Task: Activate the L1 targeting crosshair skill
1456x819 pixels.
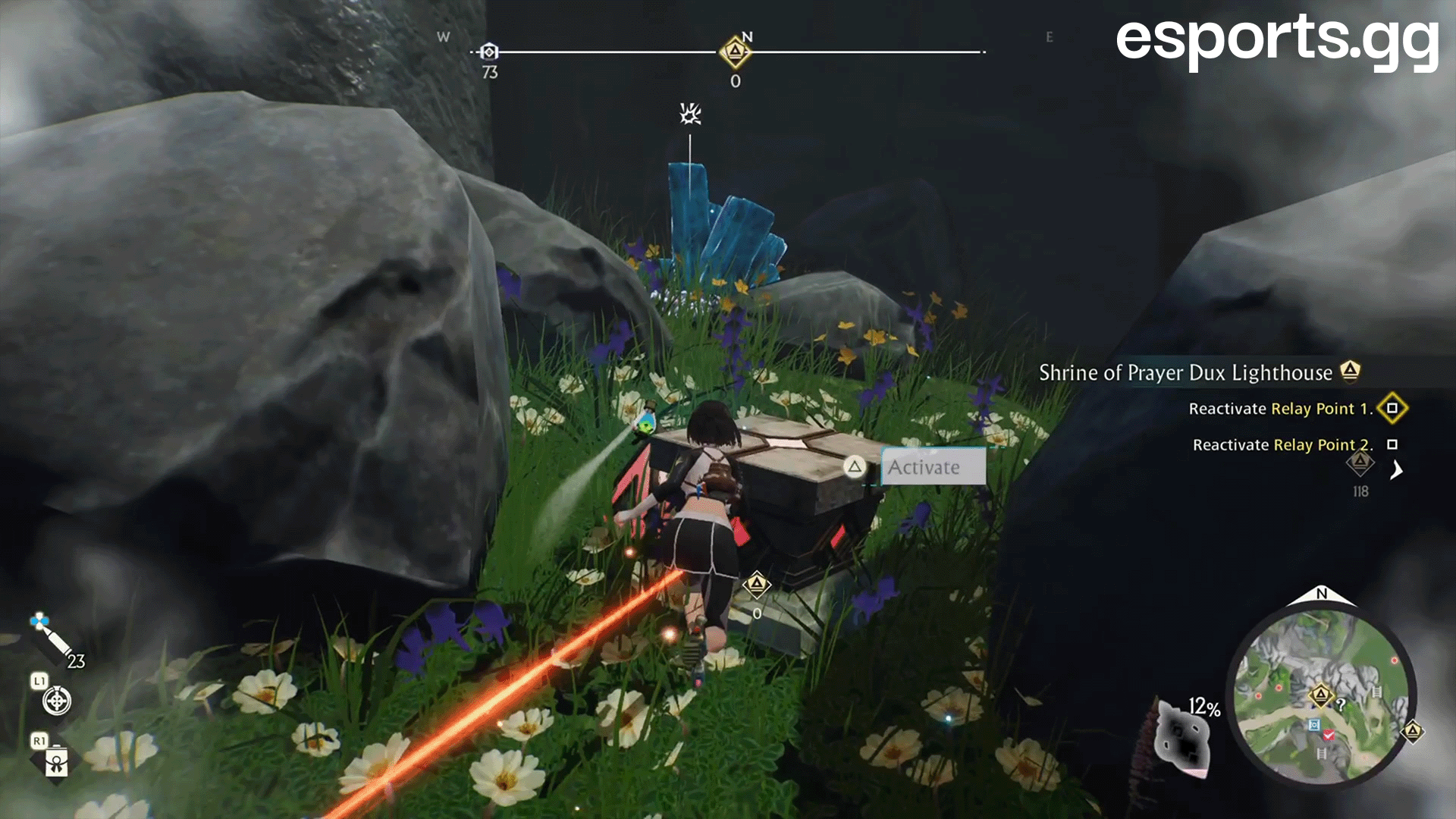Action: [57, 700]
